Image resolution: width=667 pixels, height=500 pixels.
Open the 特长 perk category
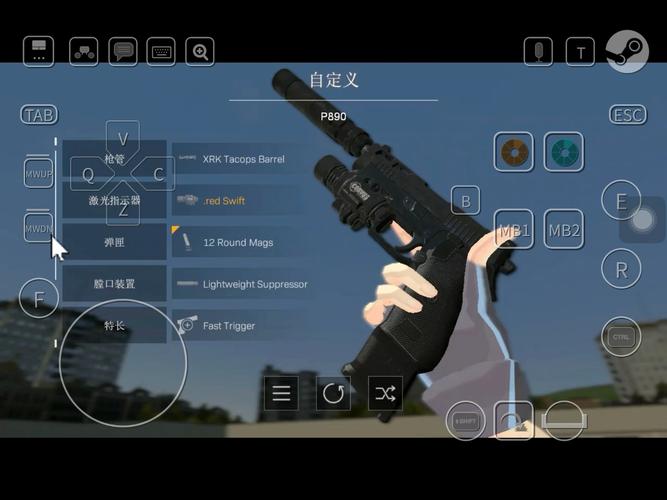click(x=114, y=326)
